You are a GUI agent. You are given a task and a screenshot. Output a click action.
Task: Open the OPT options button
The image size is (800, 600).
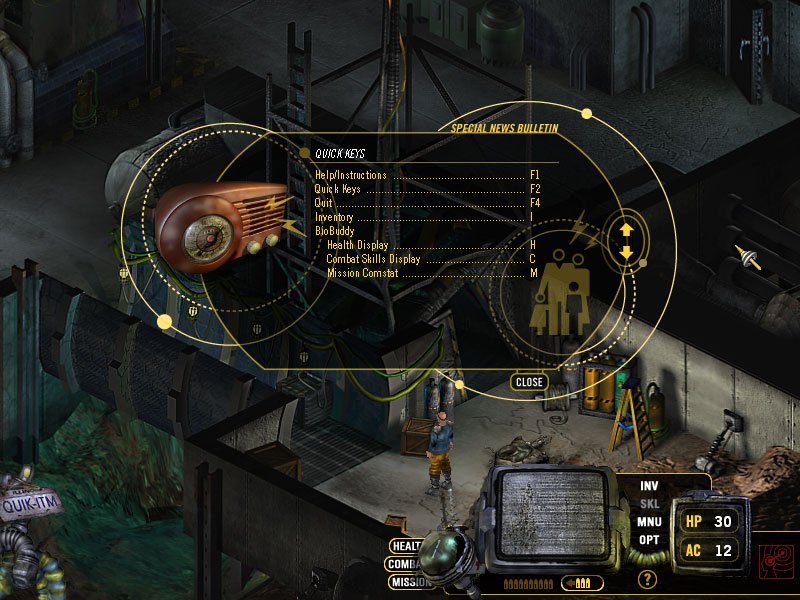[x=650, y=540]
